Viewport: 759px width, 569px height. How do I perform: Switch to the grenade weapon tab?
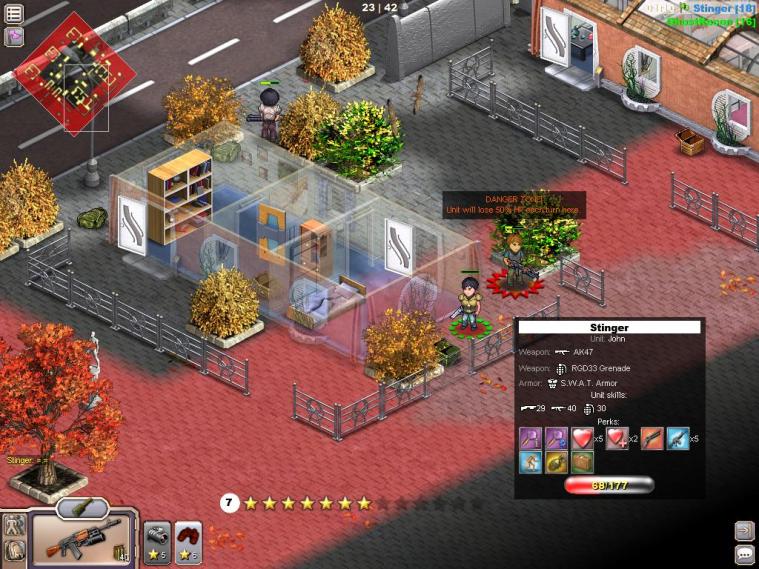tap(82, 508)
